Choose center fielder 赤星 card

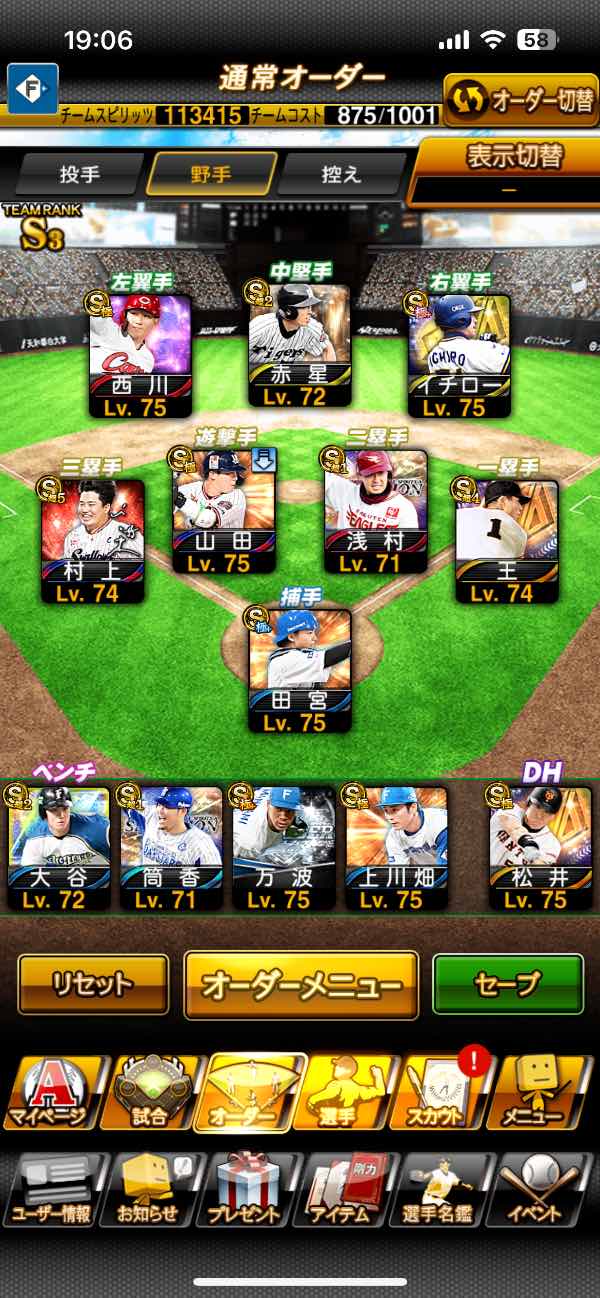pos(299,345)
